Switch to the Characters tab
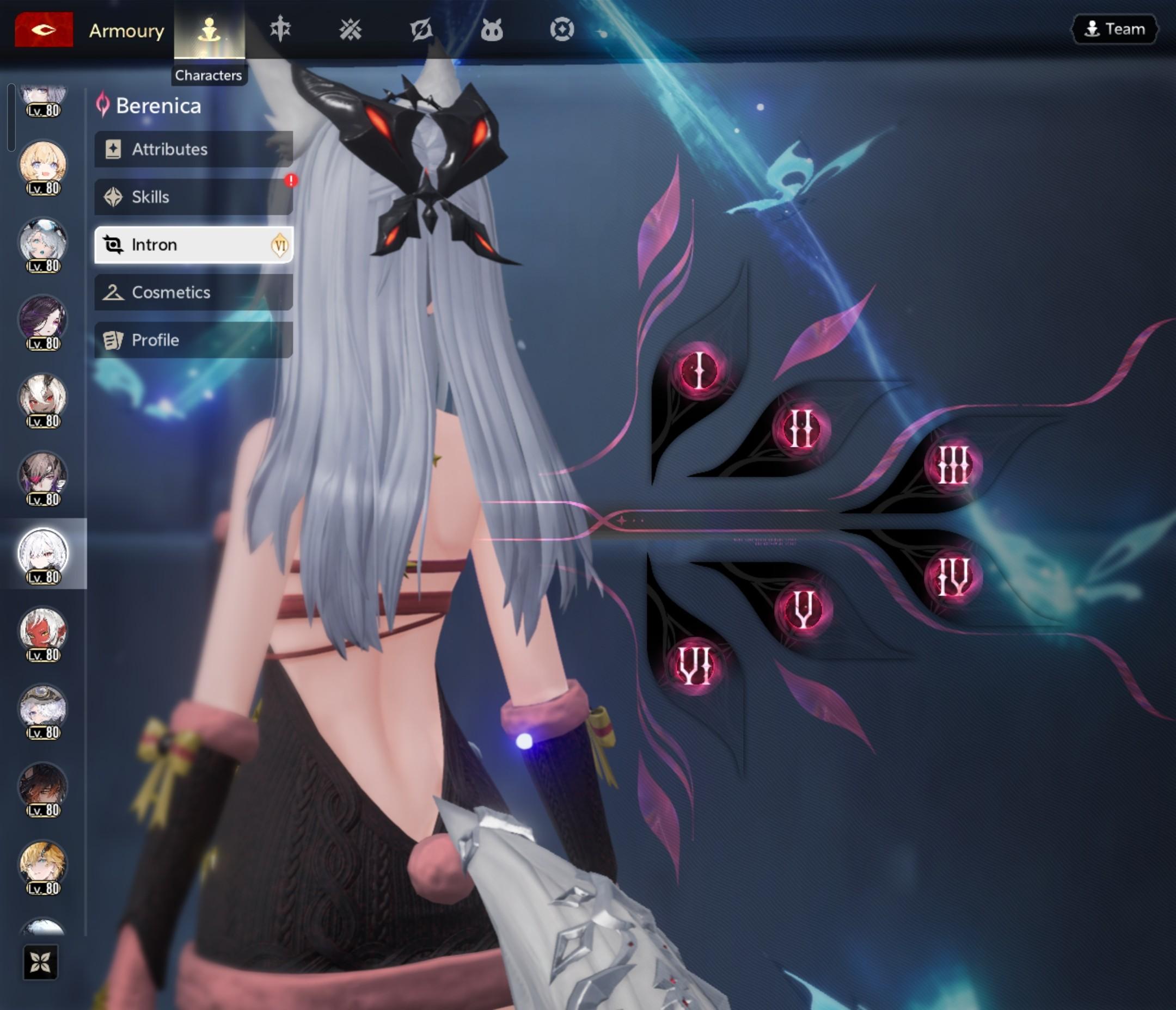1176x1010 pixels. point(210,29)
